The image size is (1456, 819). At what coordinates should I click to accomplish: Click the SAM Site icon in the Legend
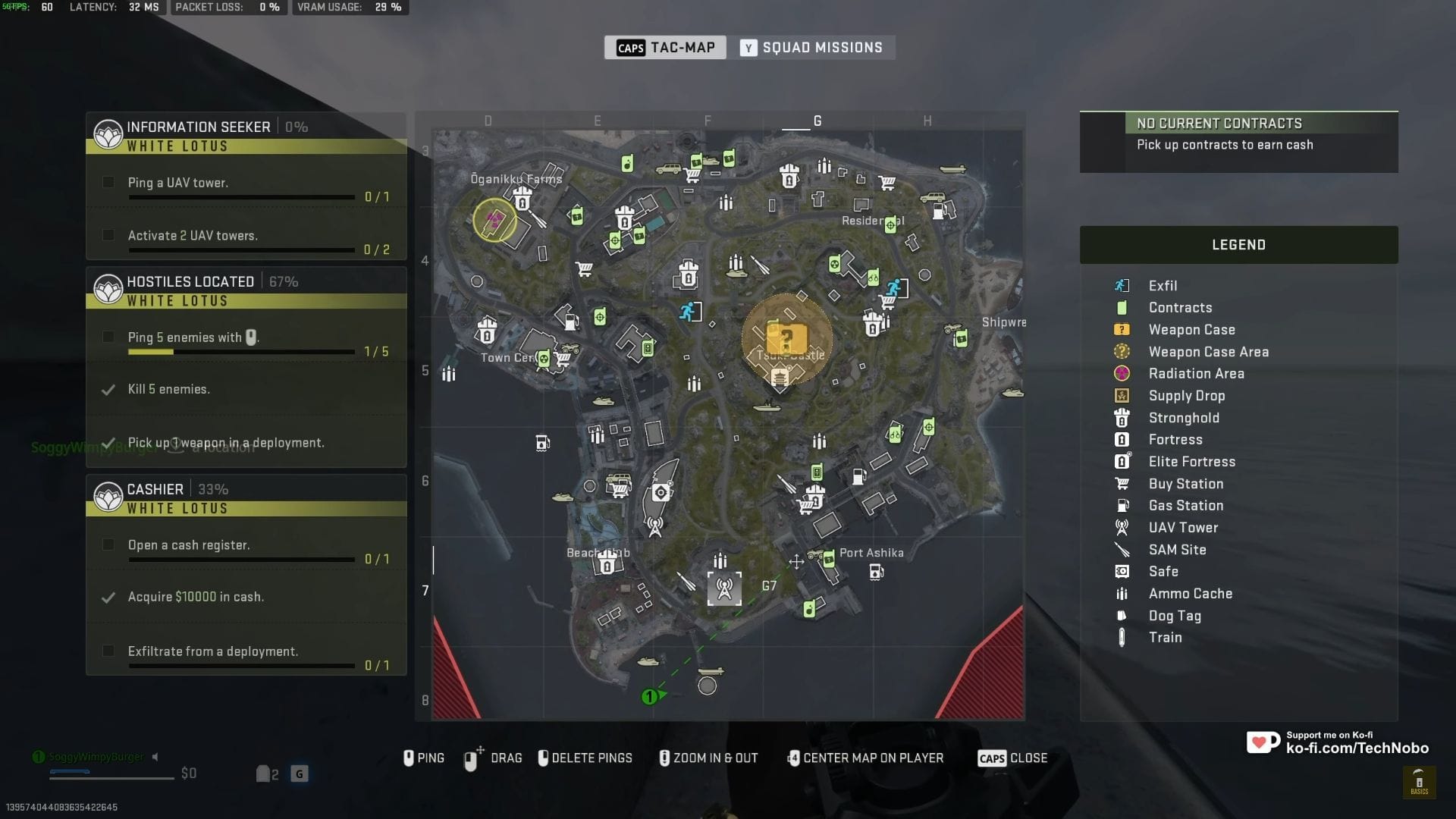[1123, 549]
